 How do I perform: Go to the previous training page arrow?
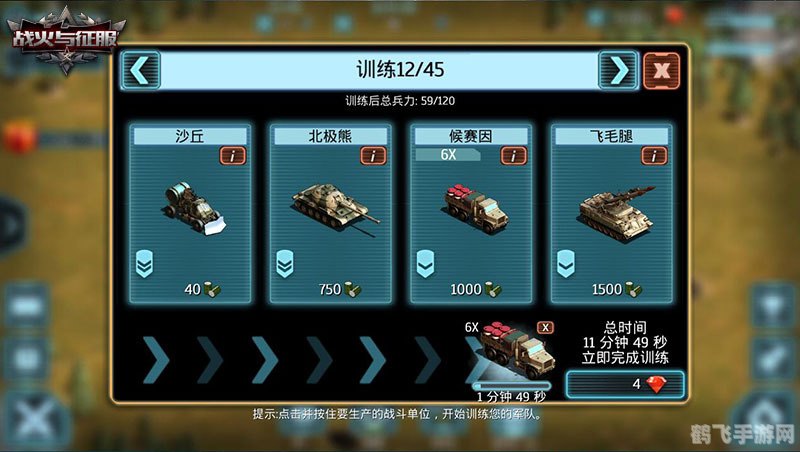coord(141,70)
